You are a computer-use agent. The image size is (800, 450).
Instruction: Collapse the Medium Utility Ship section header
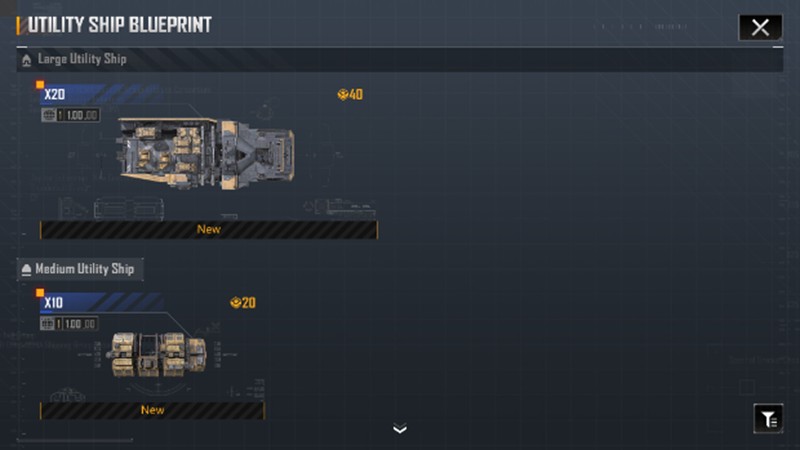[x=80, y=269]
